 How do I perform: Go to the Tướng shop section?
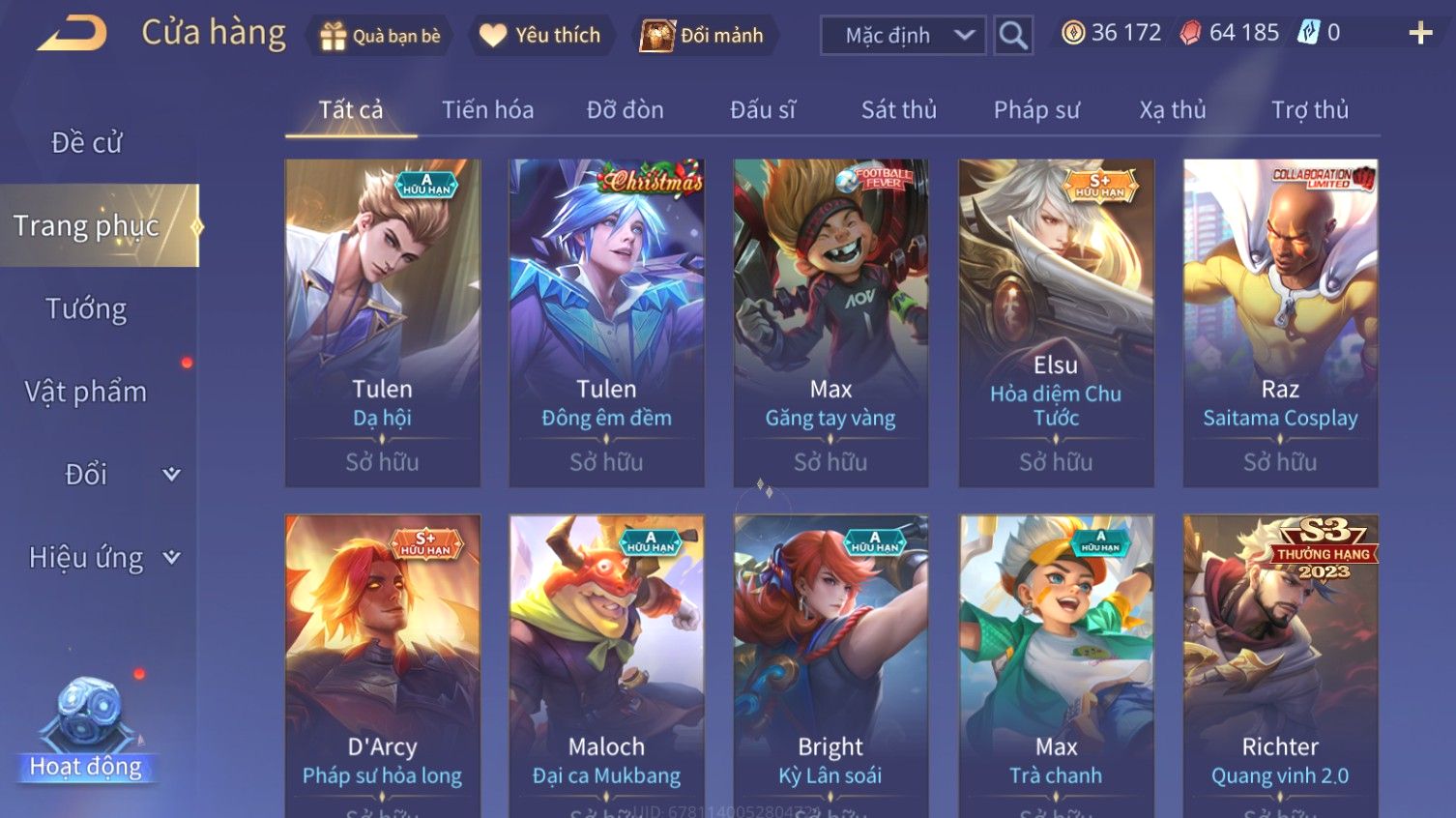pos(87,309)
